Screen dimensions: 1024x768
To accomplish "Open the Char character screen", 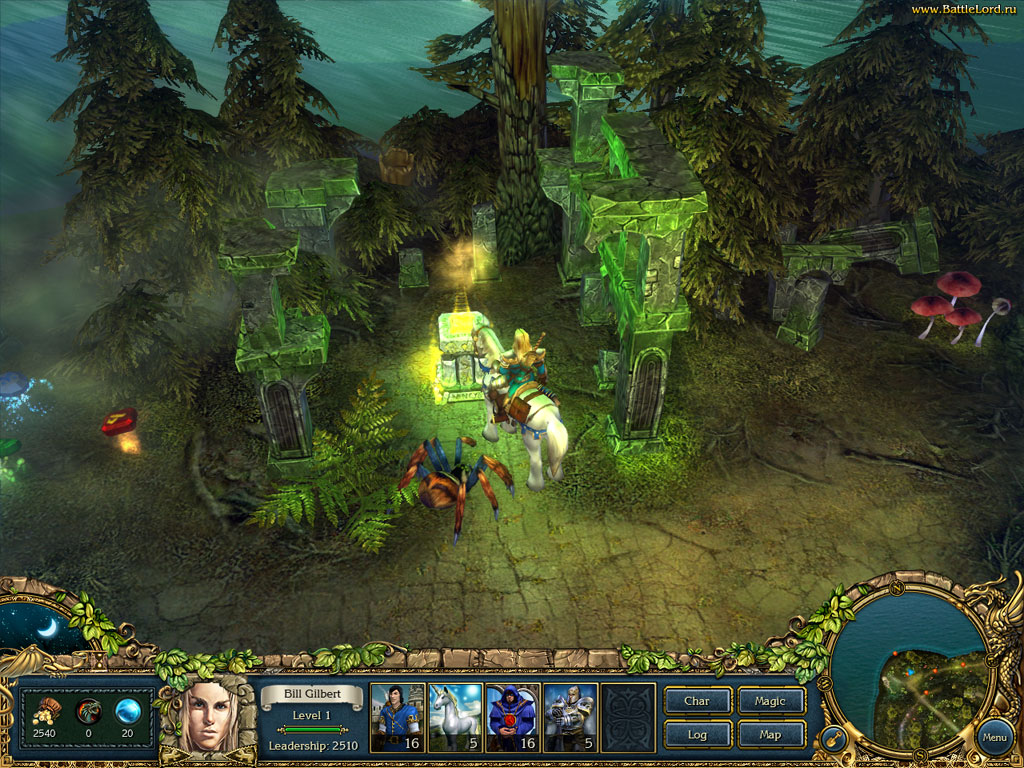I will [697, 701].
